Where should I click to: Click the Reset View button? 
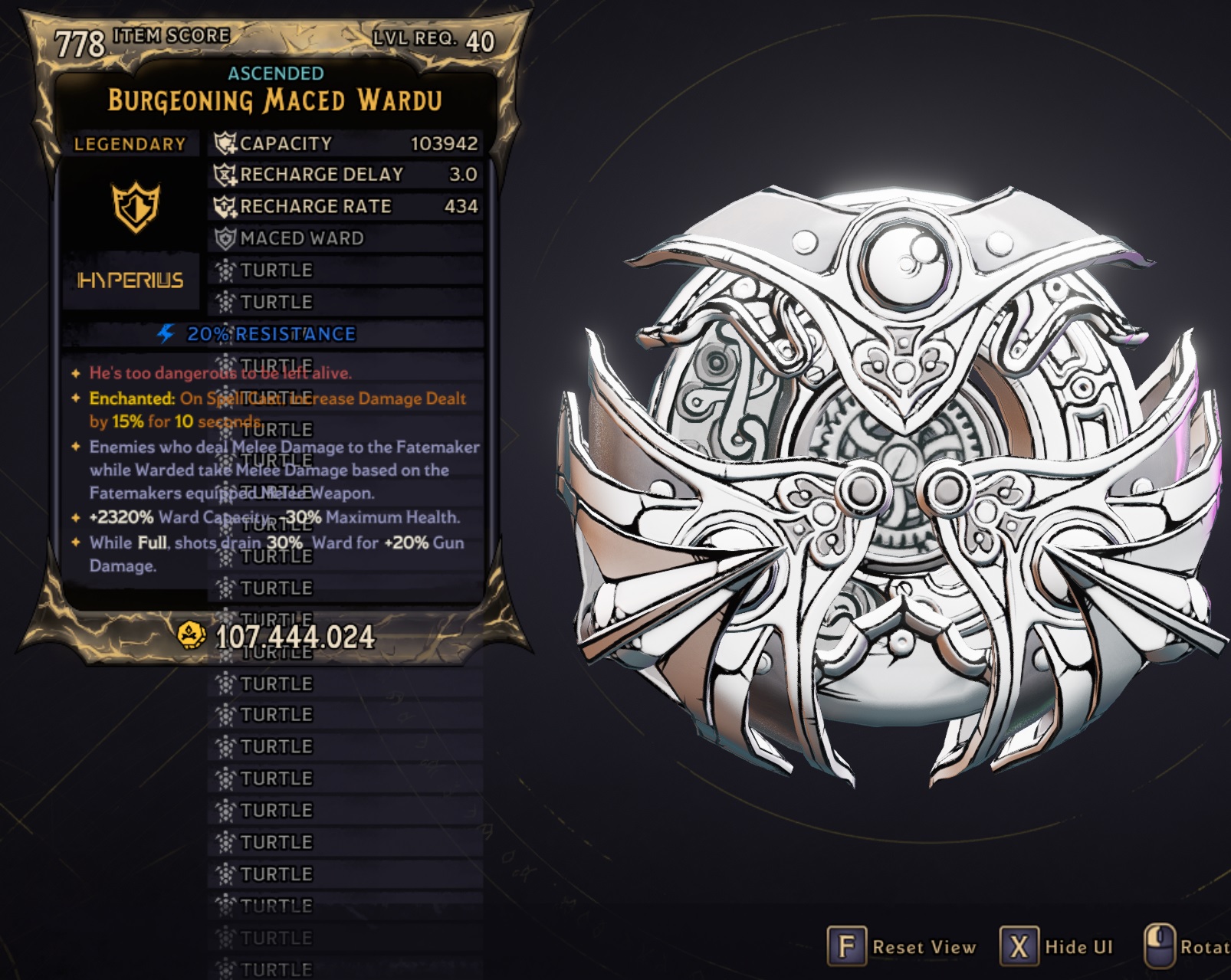[903, 946]
